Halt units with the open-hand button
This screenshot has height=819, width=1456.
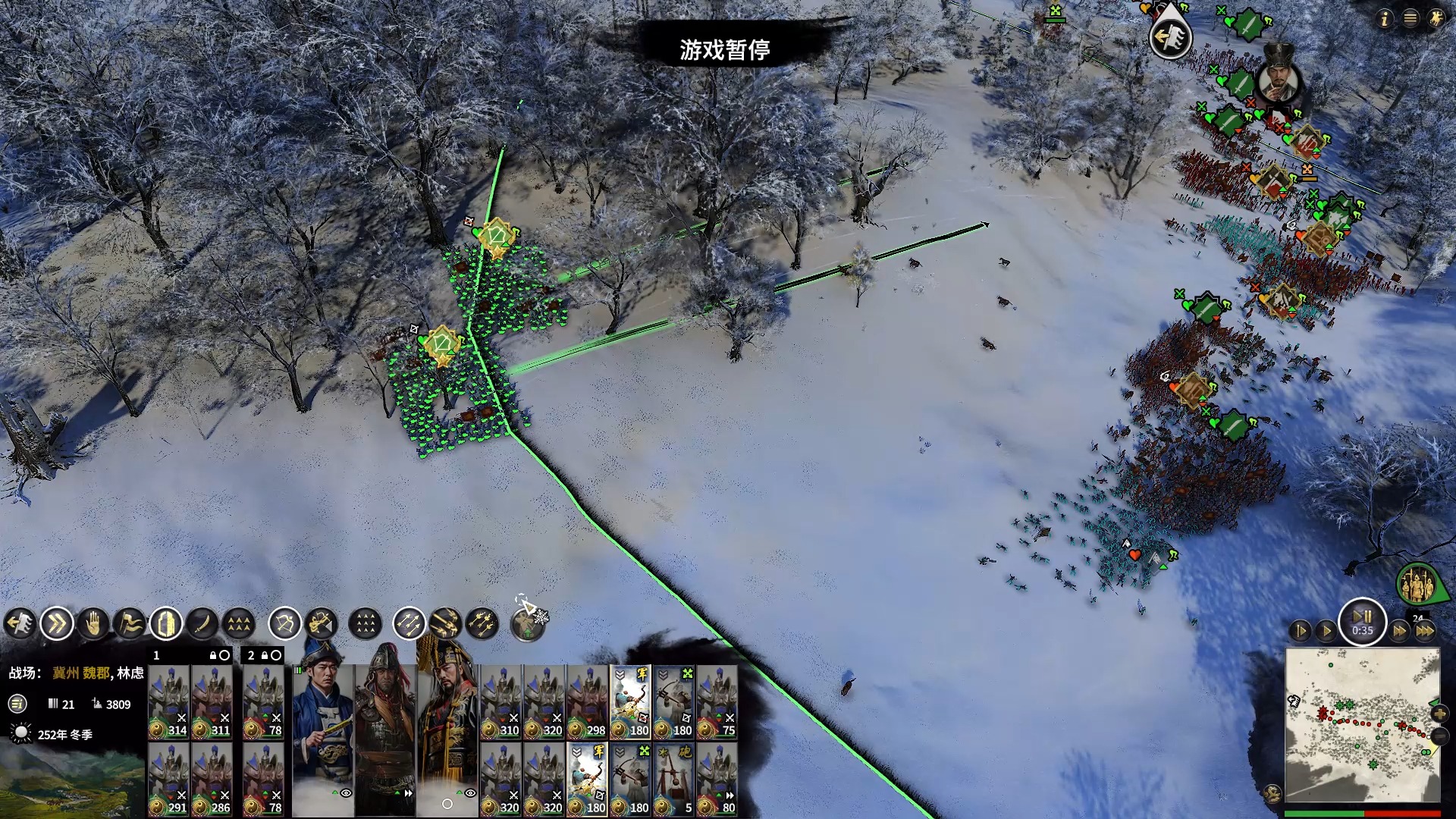[93, 624]
